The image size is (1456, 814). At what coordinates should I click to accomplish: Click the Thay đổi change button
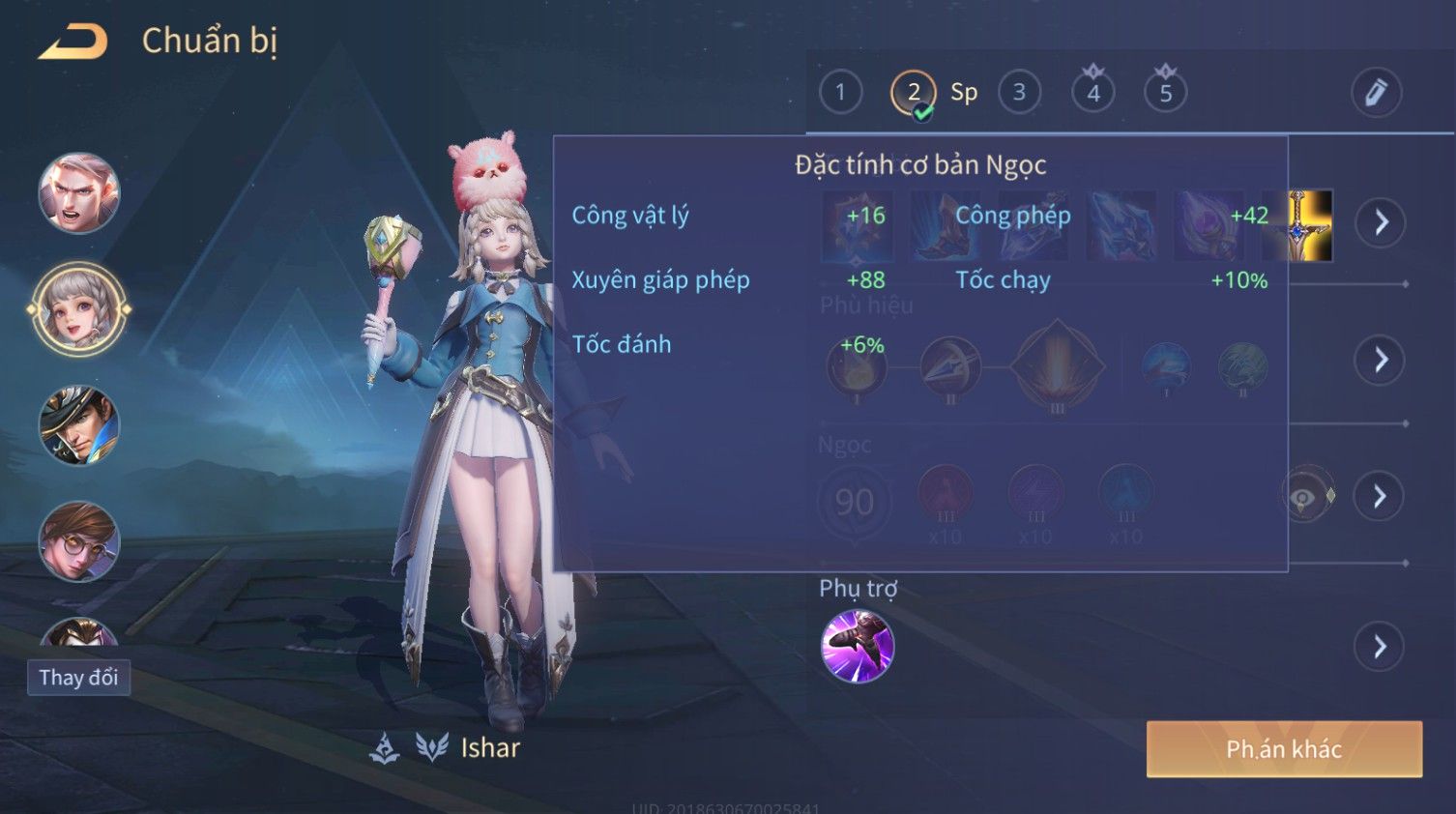coord(78,678)
